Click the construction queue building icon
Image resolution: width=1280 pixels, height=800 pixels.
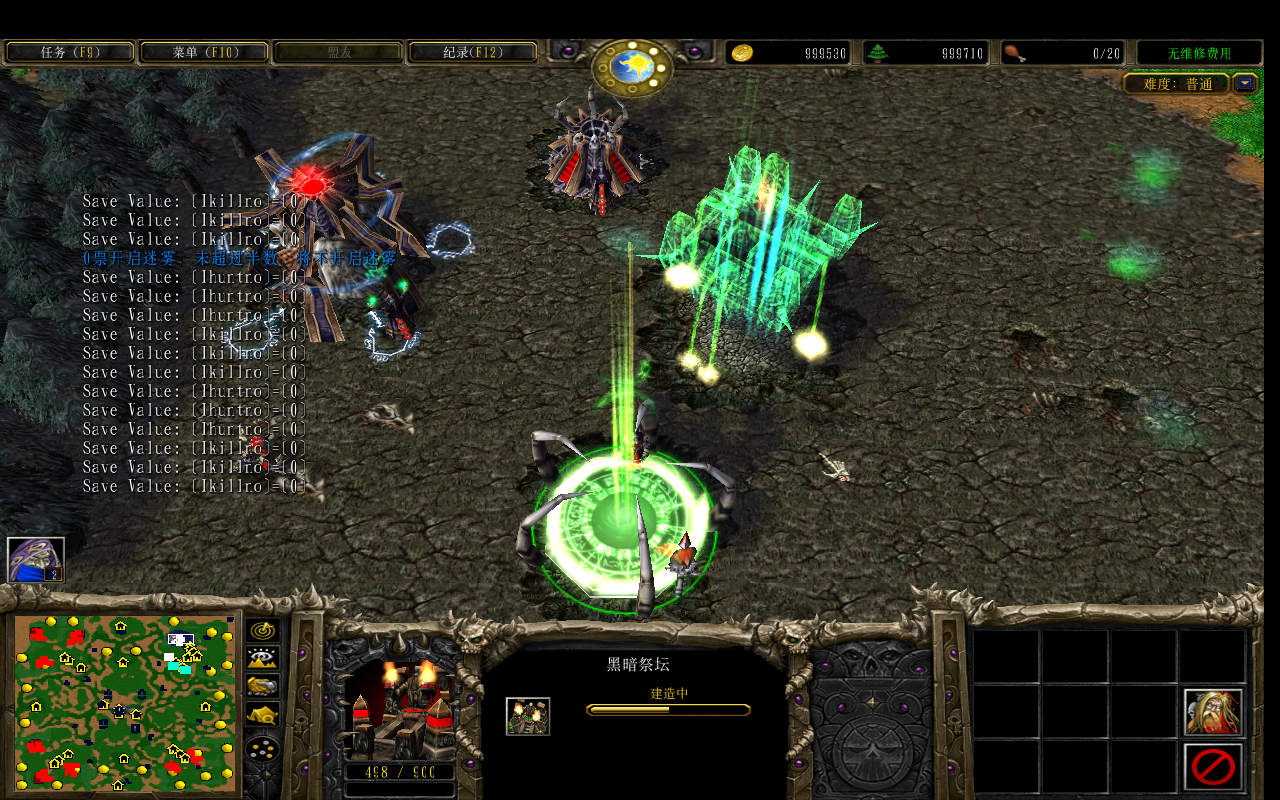point(527,716)
